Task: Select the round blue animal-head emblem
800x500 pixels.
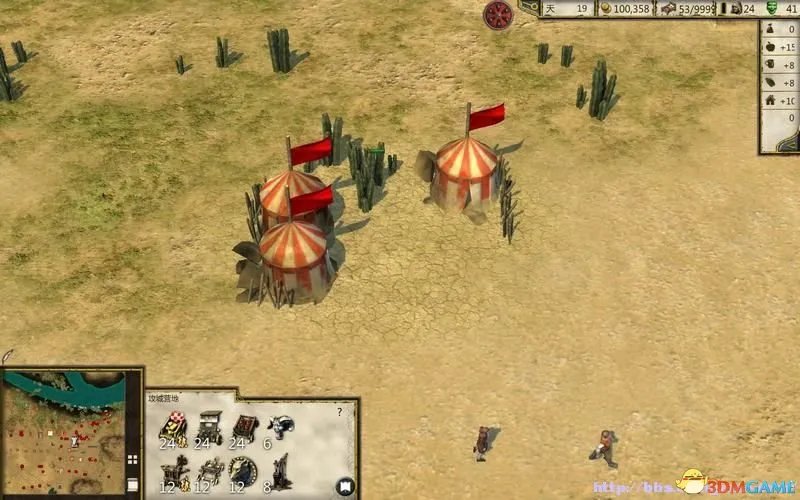Action: (243, 468)
